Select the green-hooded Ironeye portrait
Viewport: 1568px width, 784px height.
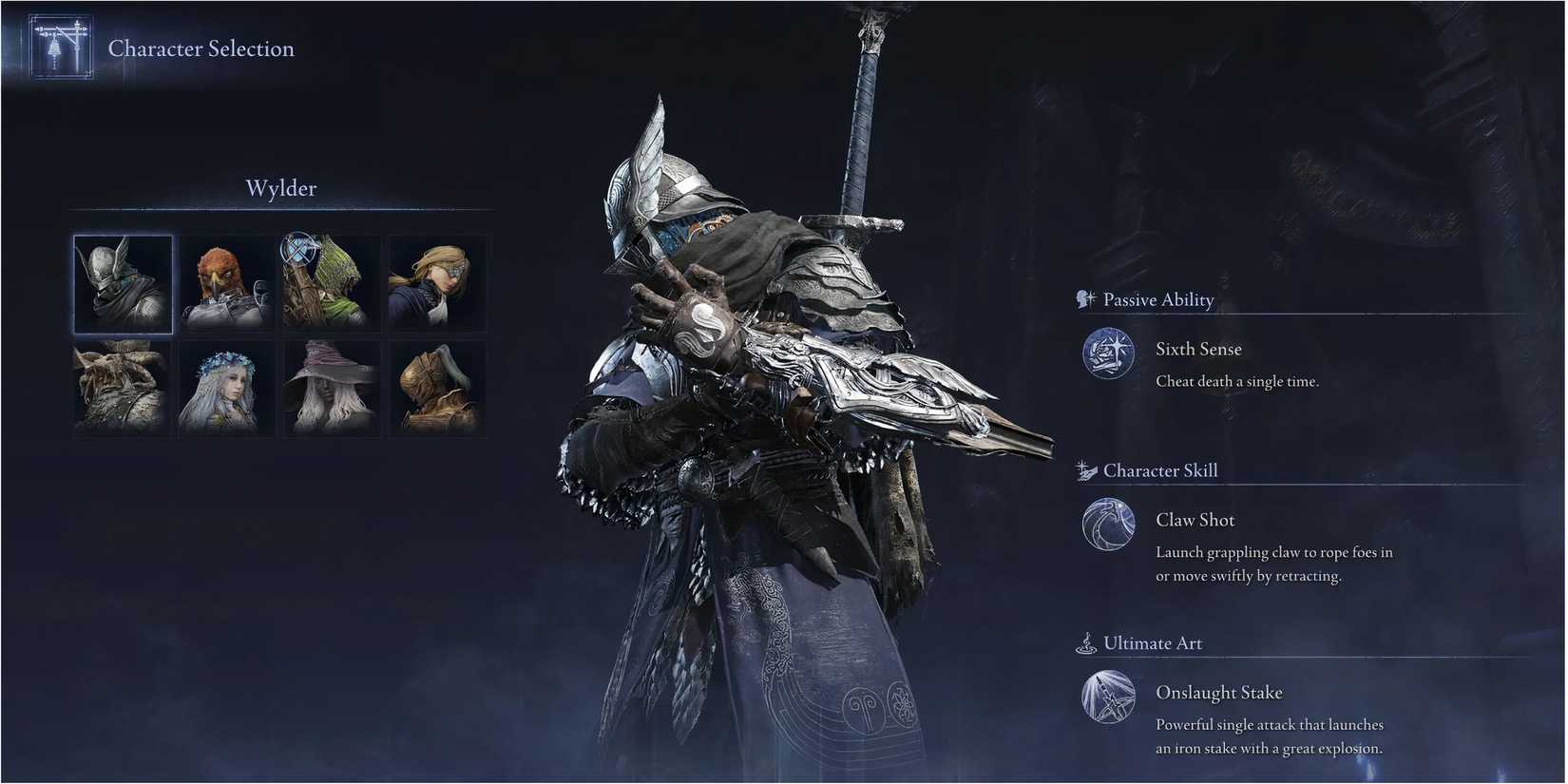coord(331,282)
